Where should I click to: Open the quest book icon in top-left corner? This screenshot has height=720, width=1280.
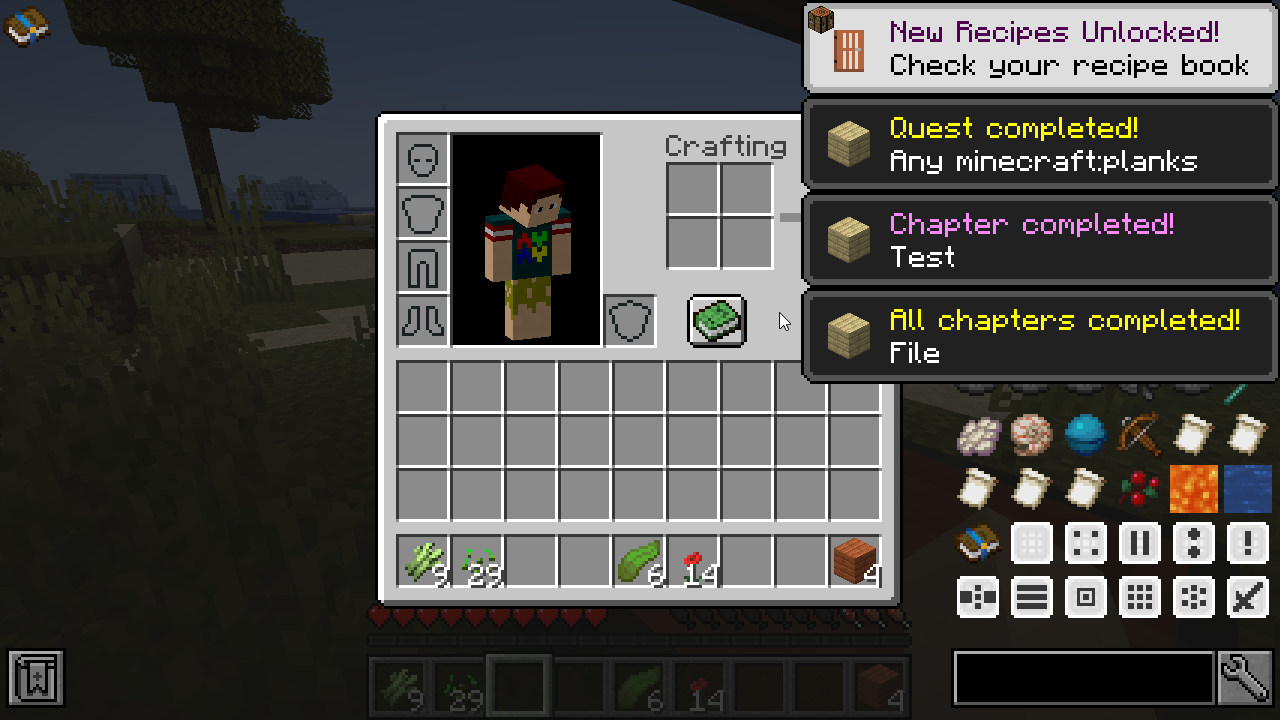pyautogui.click(x=27, y=27)
